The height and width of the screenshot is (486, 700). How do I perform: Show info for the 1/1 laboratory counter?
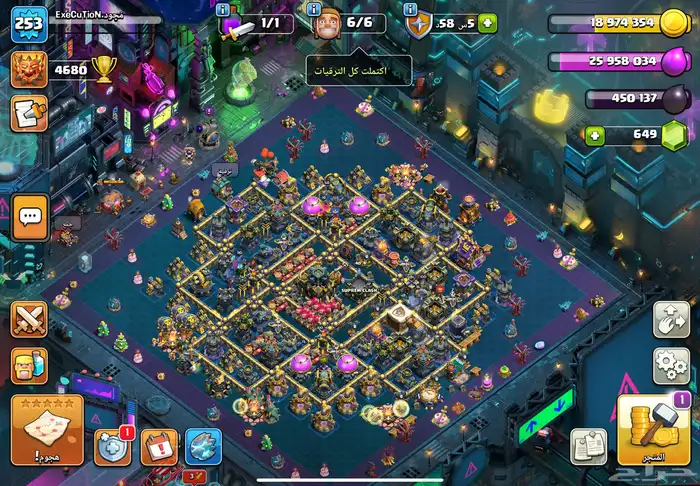(x=221, y=9)
